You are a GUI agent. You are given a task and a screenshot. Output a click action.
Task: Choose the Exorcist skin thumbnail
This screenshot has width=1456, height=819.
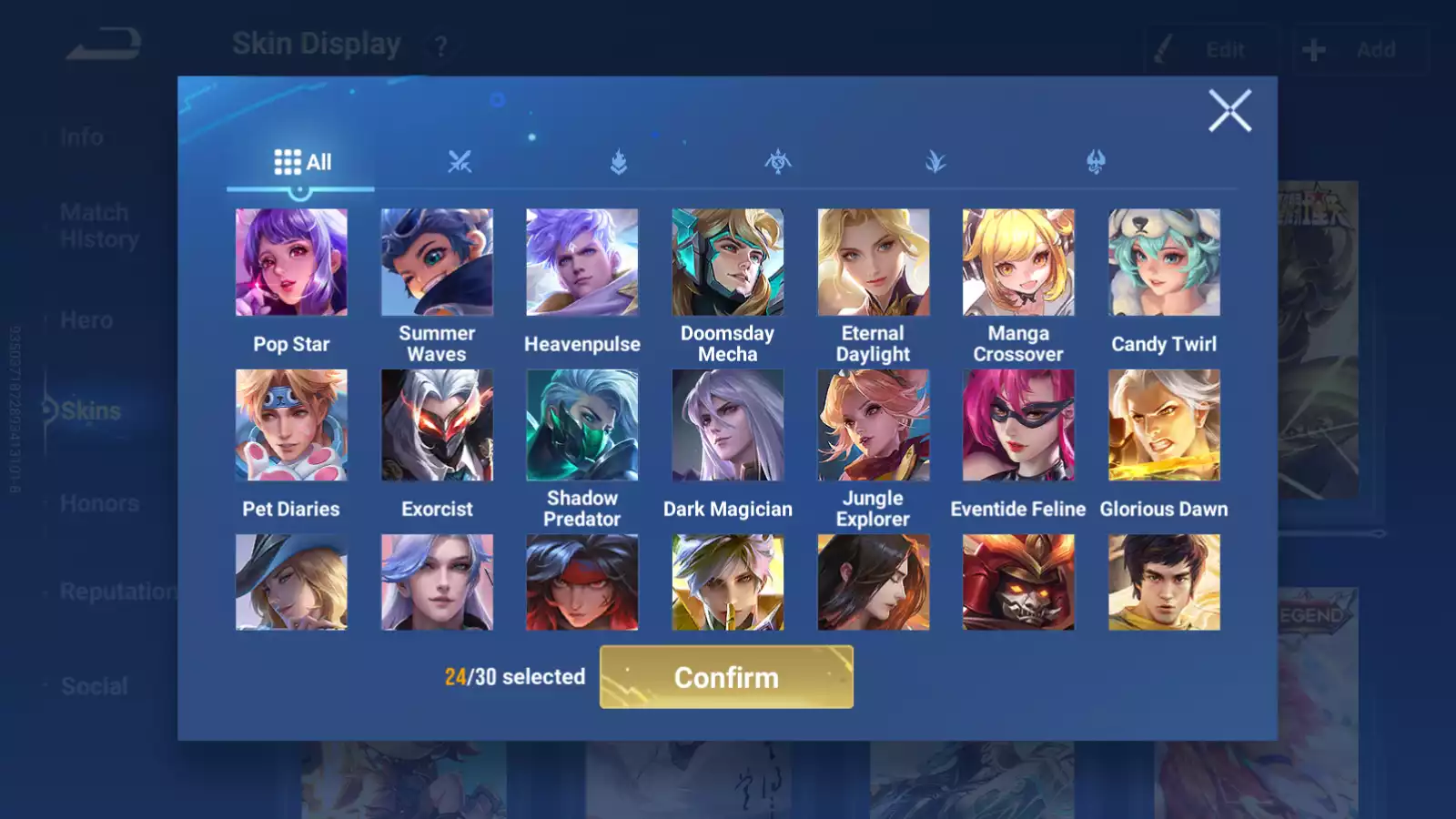[437, 425]
